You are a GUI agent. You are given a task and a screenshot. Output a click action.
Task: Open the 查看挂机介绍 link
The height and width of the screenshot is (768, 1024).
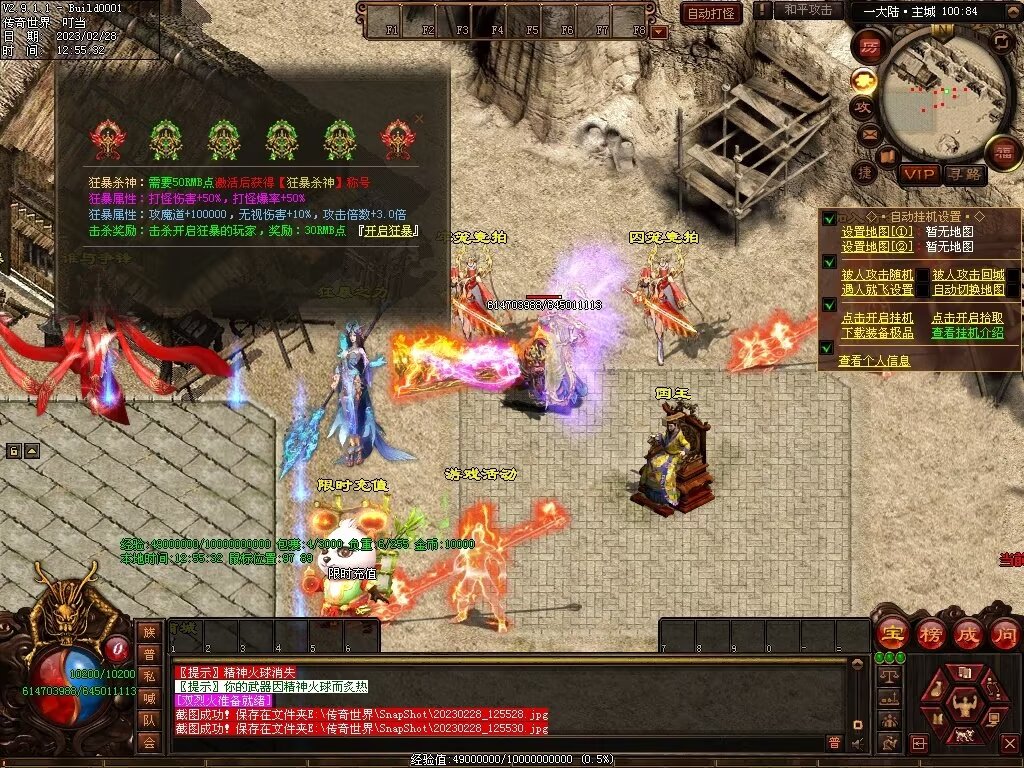coord(967,333)
